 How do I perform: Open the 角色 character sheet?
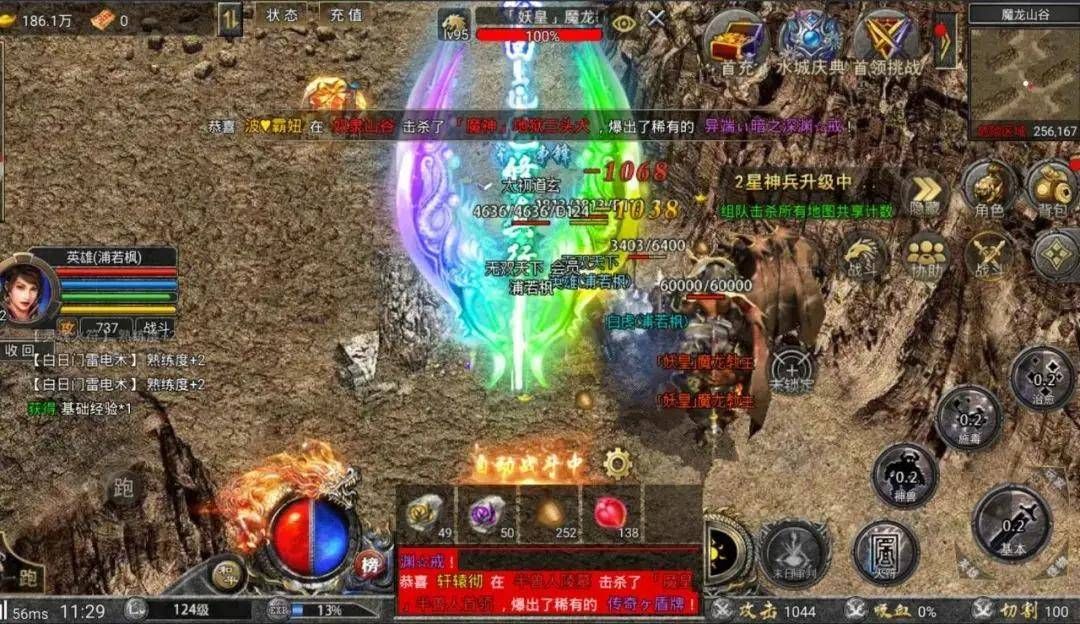pos(989,188)
